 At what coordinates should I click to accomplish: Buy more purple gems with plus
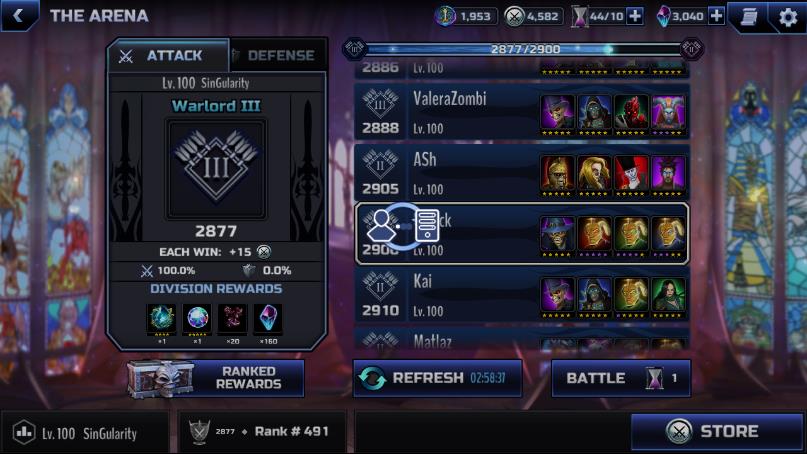(x=716, y=16)
